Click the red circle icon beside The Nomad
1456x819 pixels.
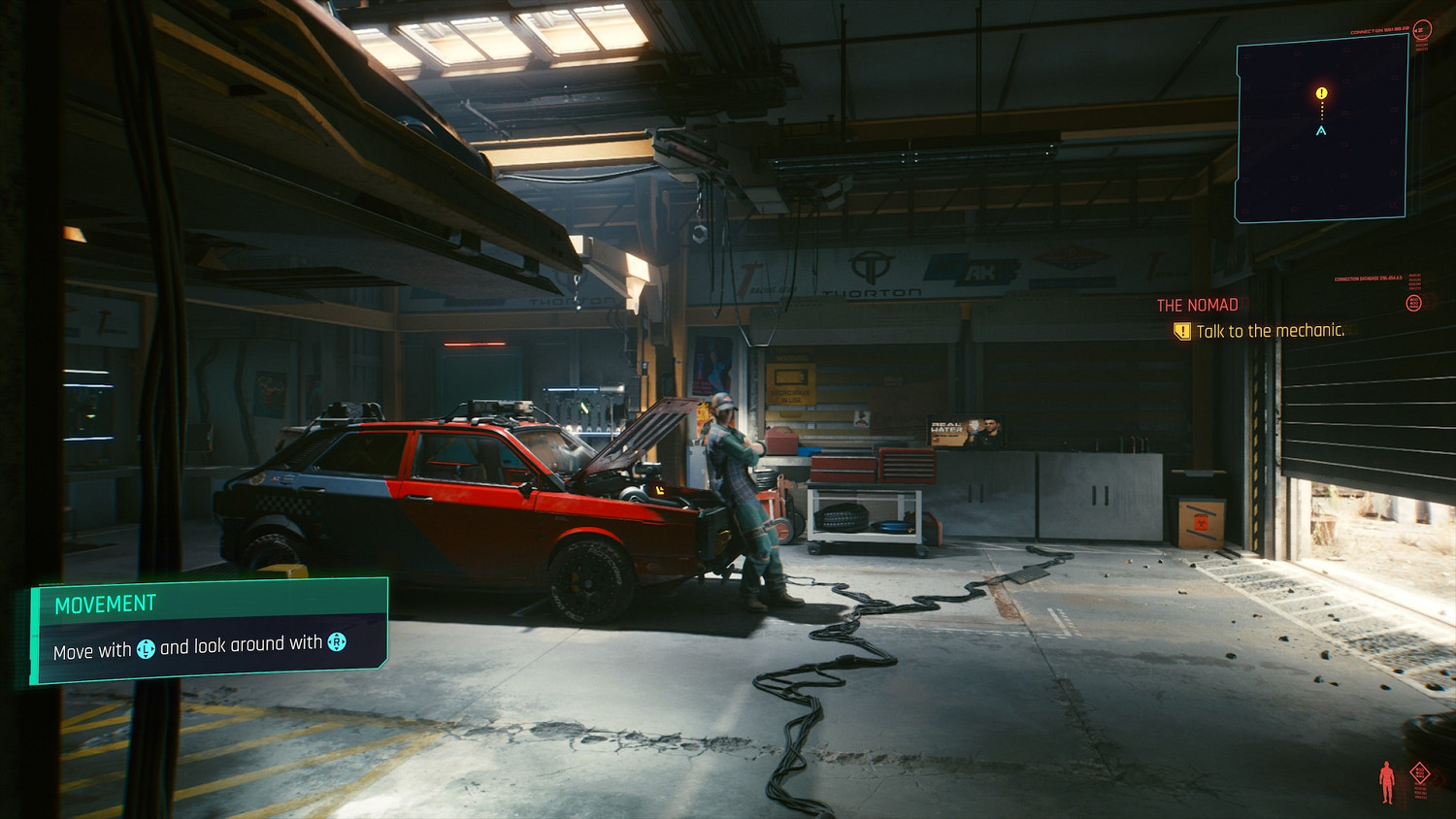(1414, 303)
